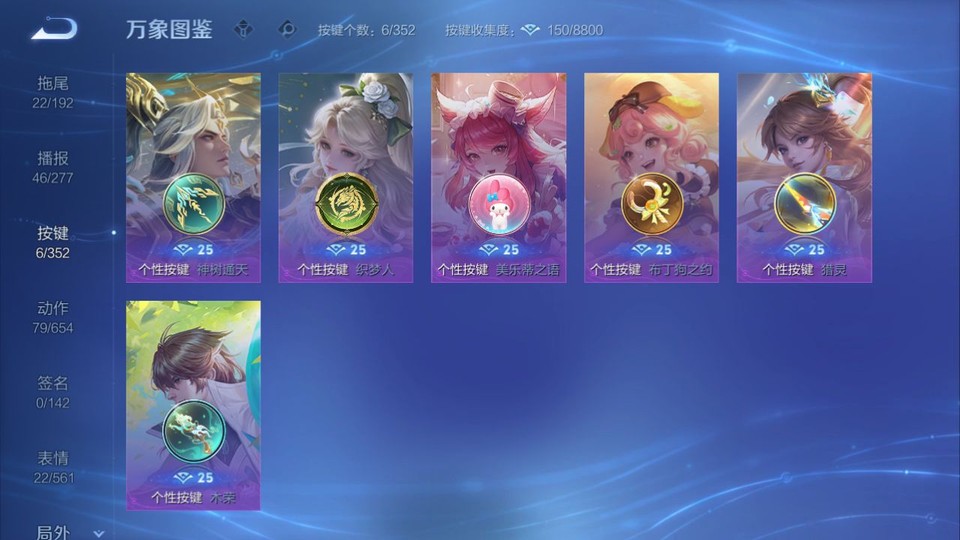
Task: Open the filter icon beside 万象图鉴
Action: tap(243, 29)
